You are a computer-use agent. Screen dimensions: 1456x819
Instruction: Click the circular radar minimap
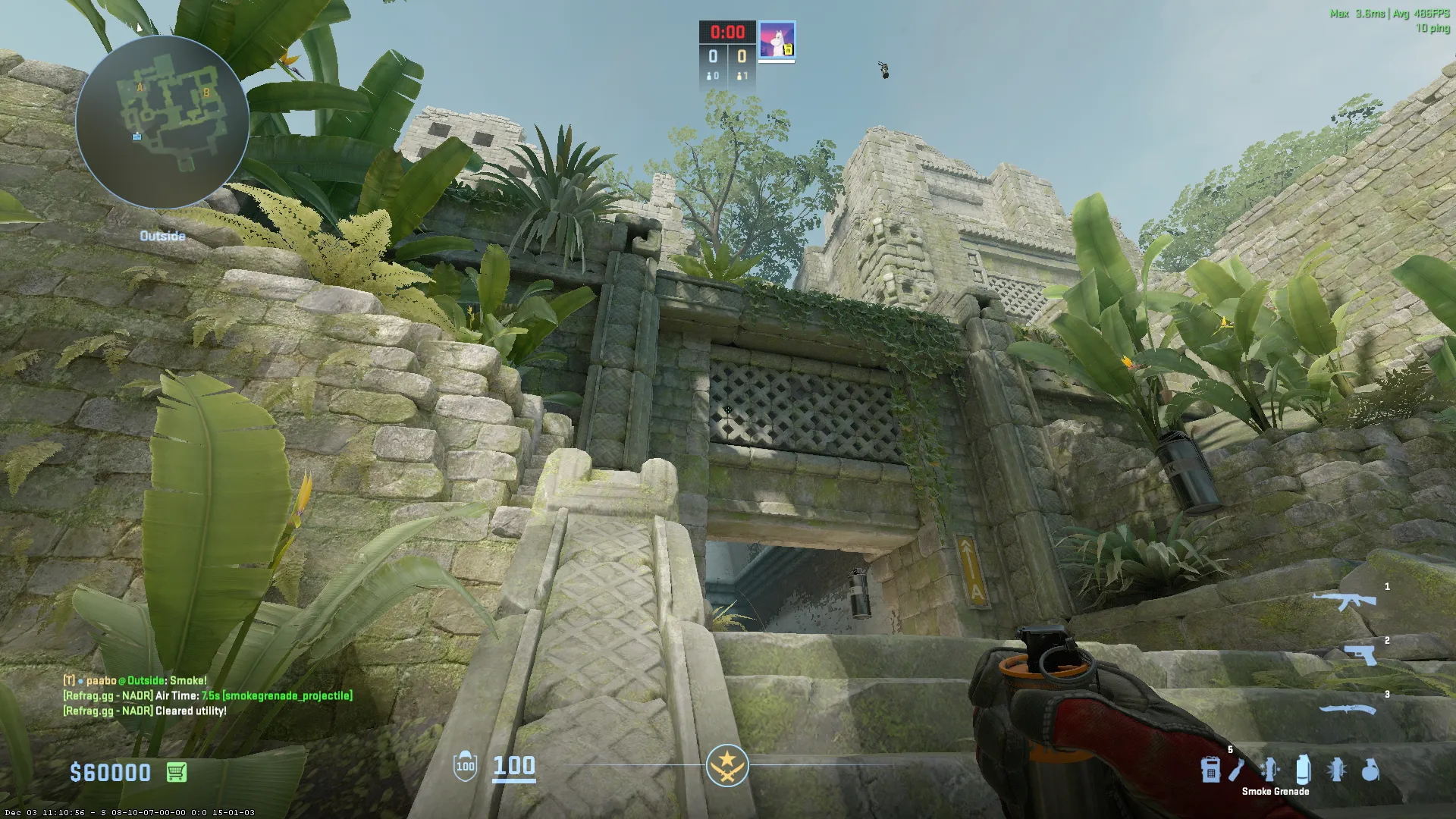coord(162,121)
